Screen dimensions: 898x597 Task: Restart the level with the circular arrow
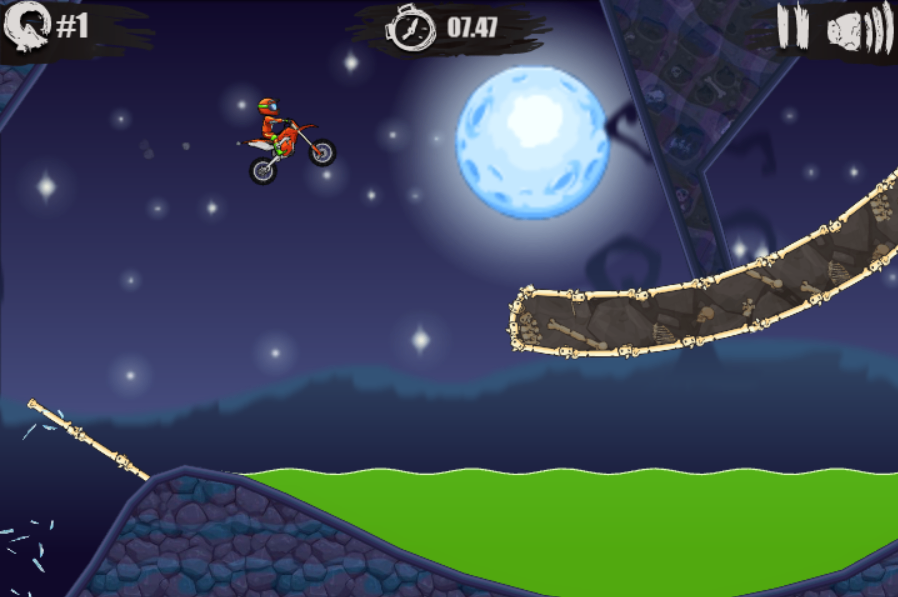(25, 27)
